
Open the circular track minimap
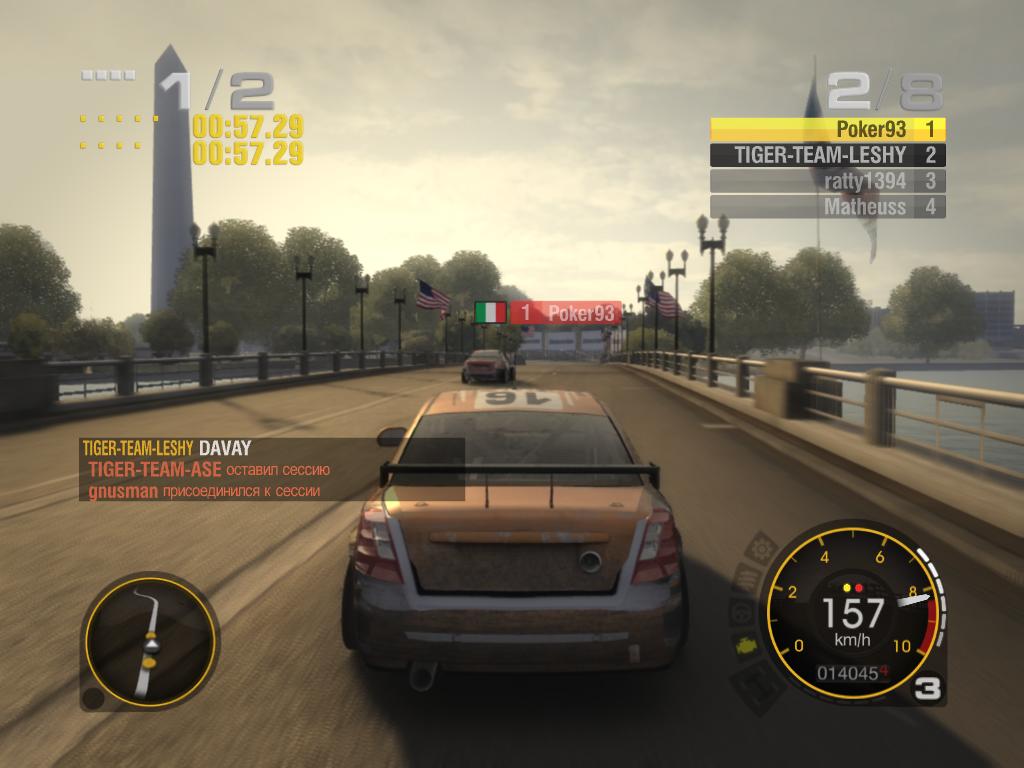[150, 640]
